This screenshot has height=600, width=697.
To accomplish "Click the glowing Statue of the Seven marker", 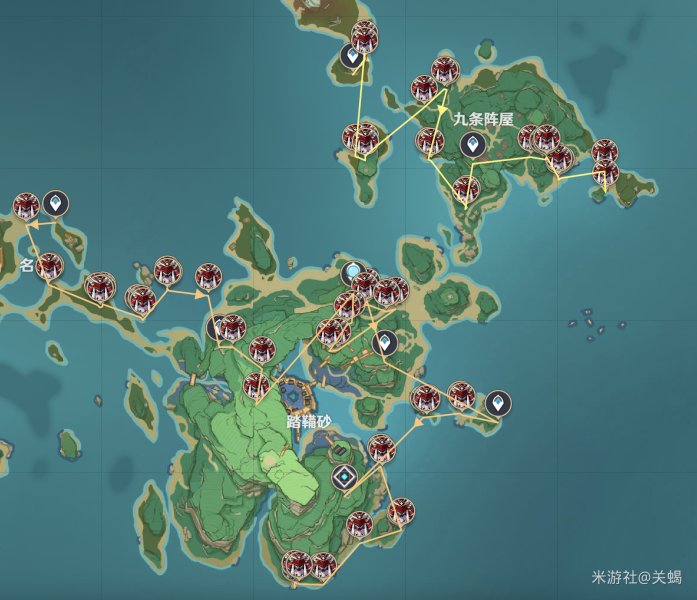I will (x=352, y=272).
